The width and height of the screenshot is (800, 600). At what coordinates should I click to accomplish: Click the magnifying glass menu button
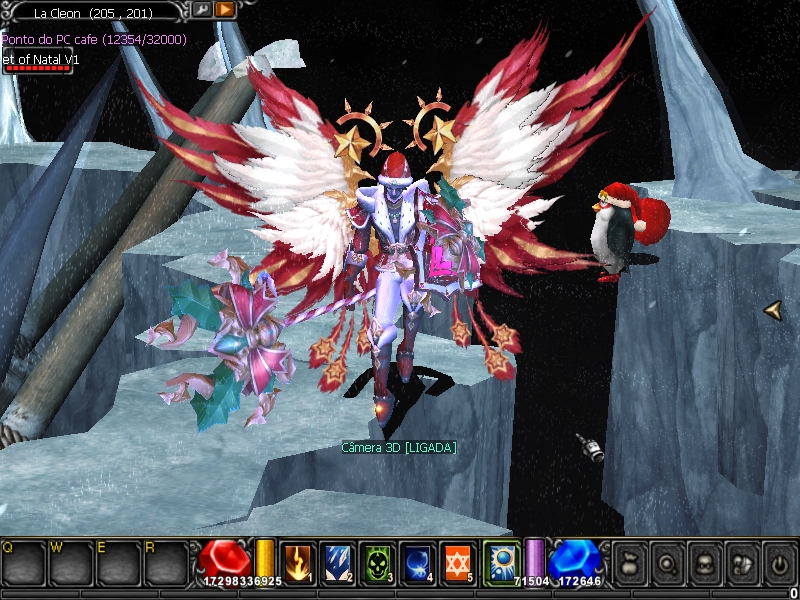[x=669, y=562]
